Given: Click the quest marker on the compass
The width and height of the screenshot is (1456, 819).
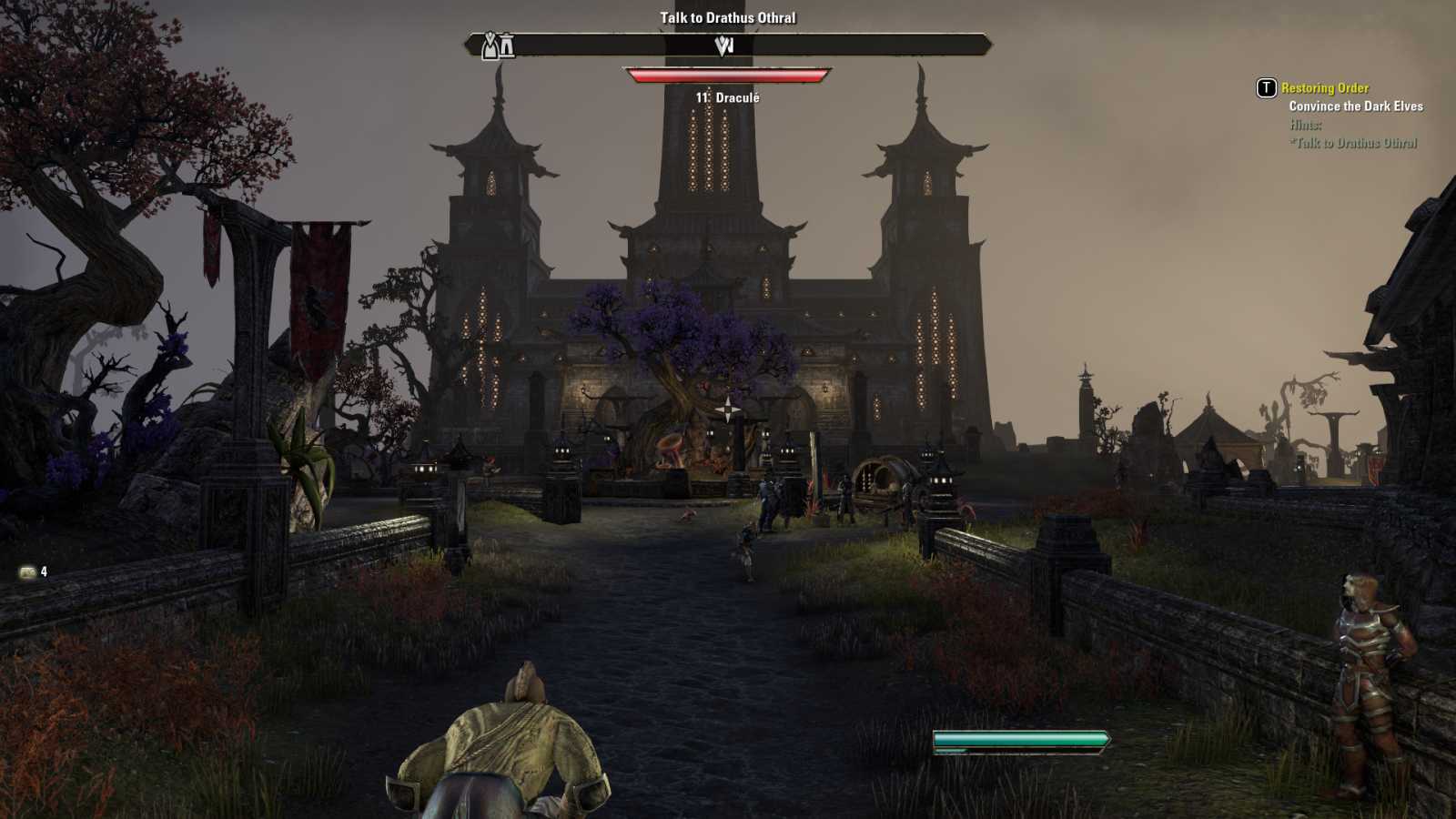Looking at the screenshot, I should coord(724,45).
